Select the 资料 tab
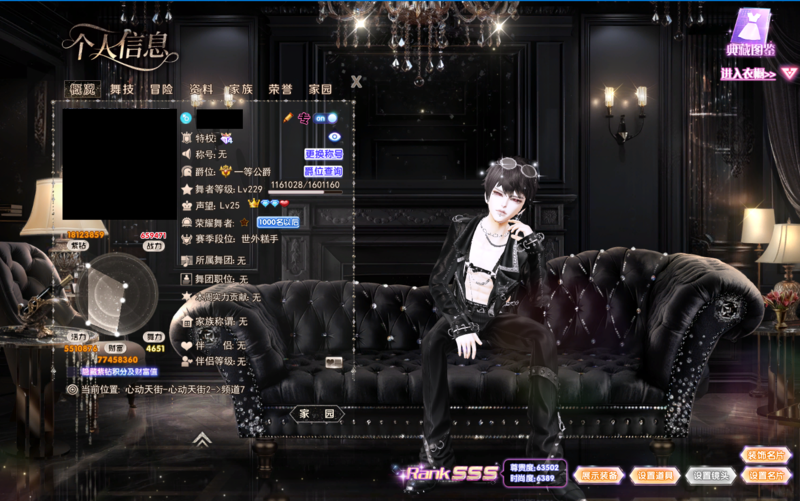 [x=201, y=89]
